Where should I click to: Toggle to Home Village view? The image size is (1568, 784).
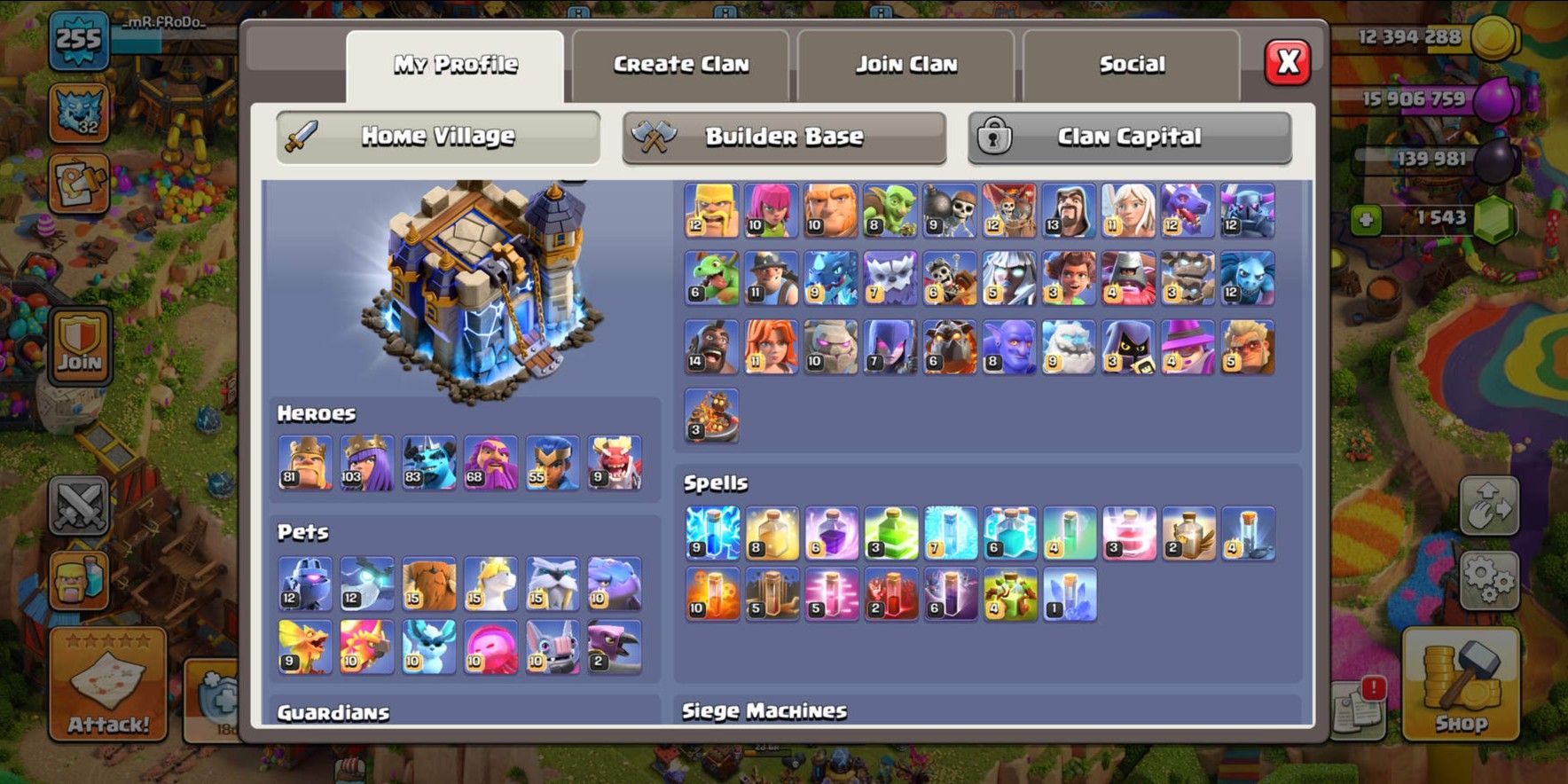[x=436, y=135]
